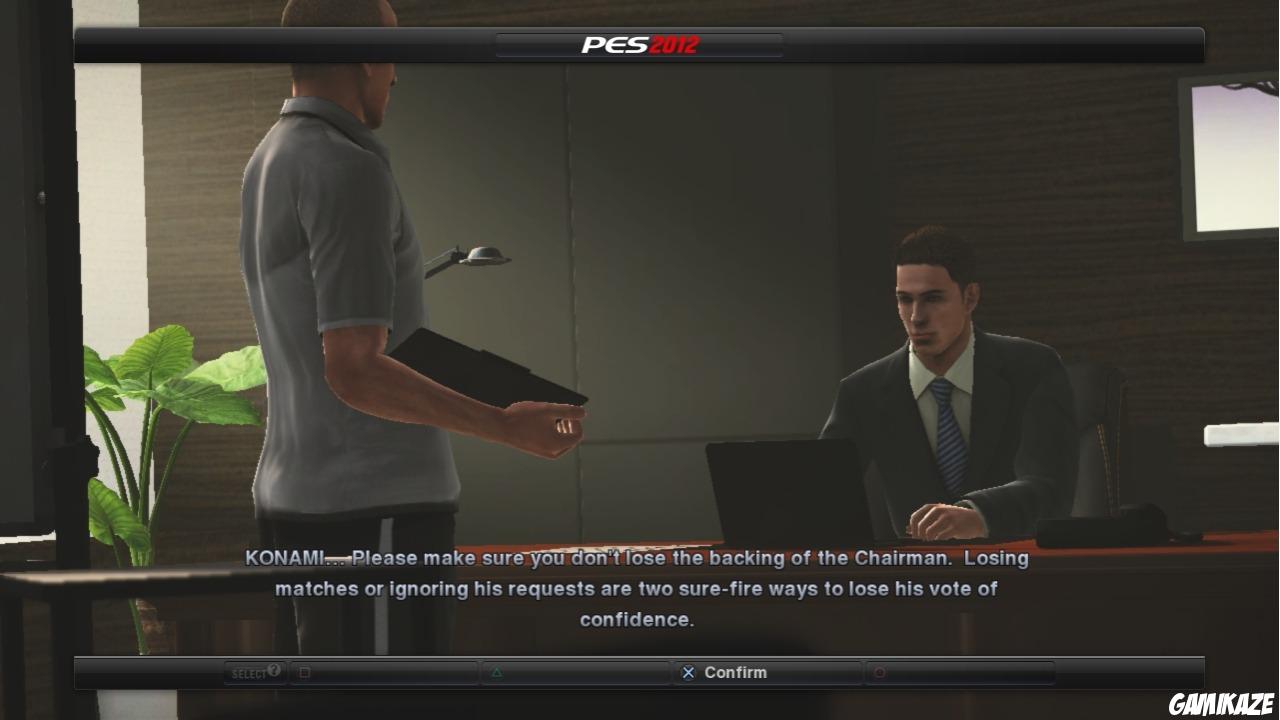The height and width of the screenshot is (720, 1280).
Task: Click the word KONAMI in the dialogue
Action: pyautogui.click(x=283, y=558)
